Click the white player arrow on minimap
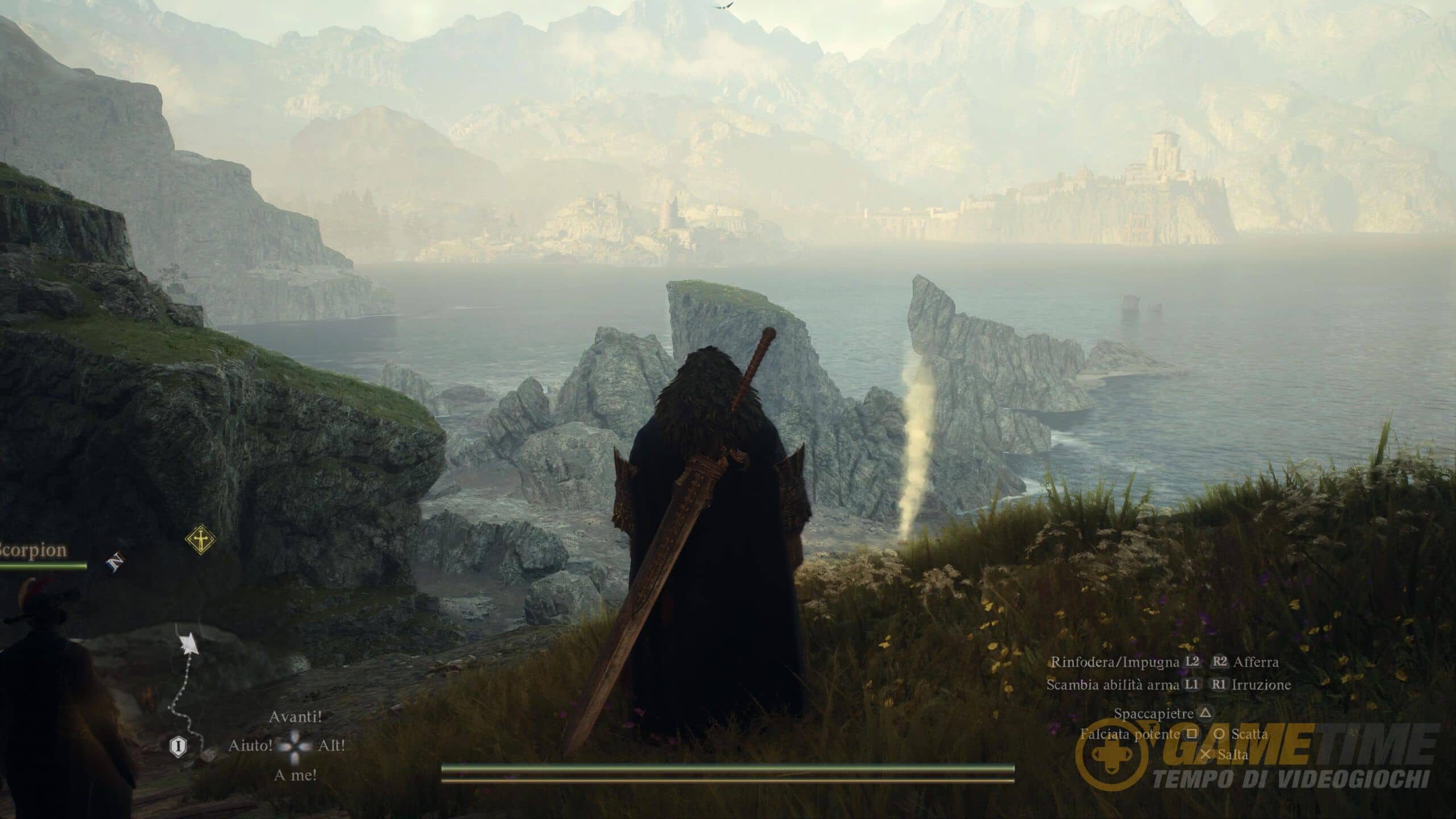Image resolution: width=1456 pixels, height=819 pixels. [x=187, y=644]
